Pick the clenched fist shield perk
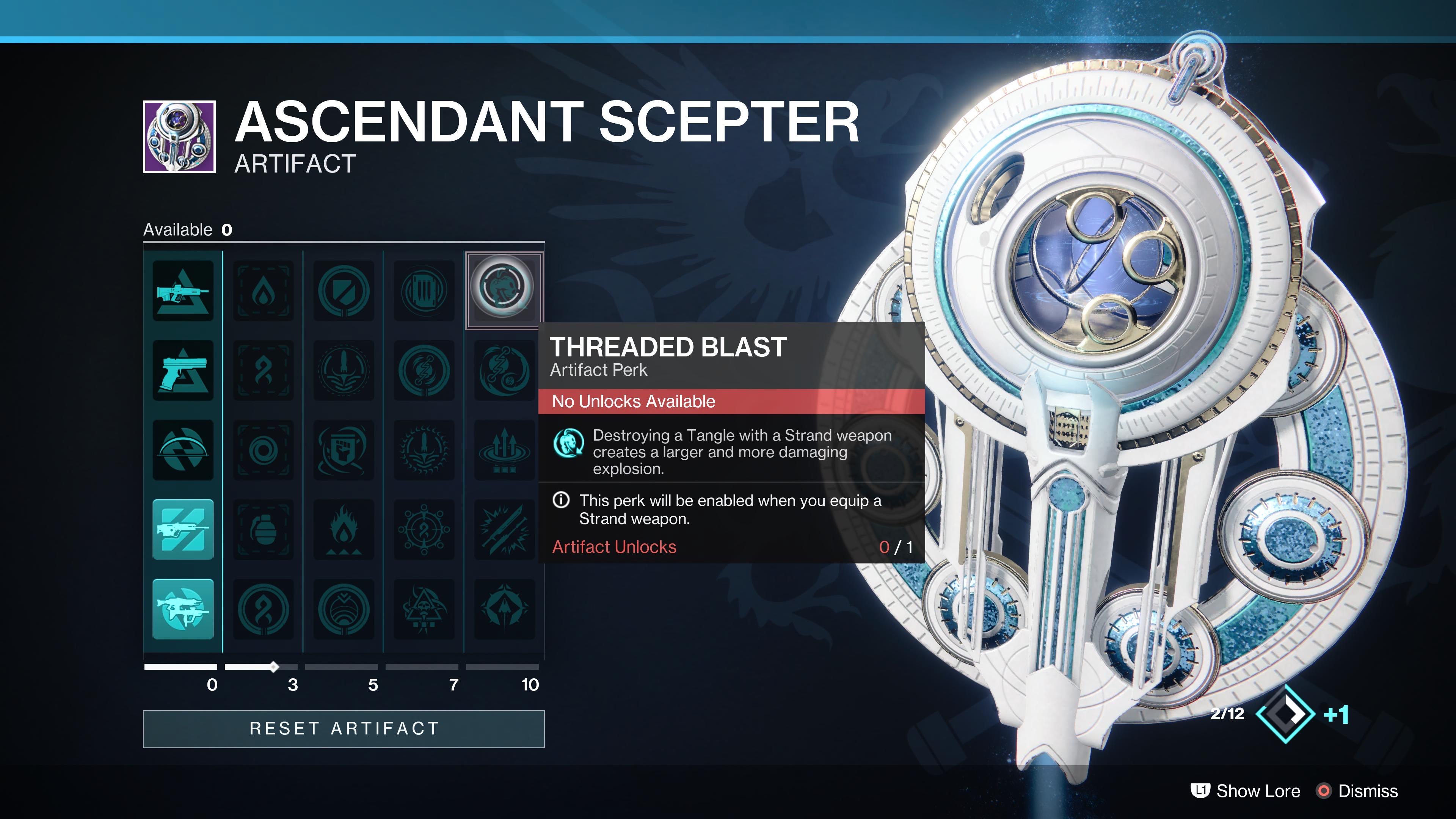Image resolution: width=1456 pixels, height=819 pixels. [344, 450]
